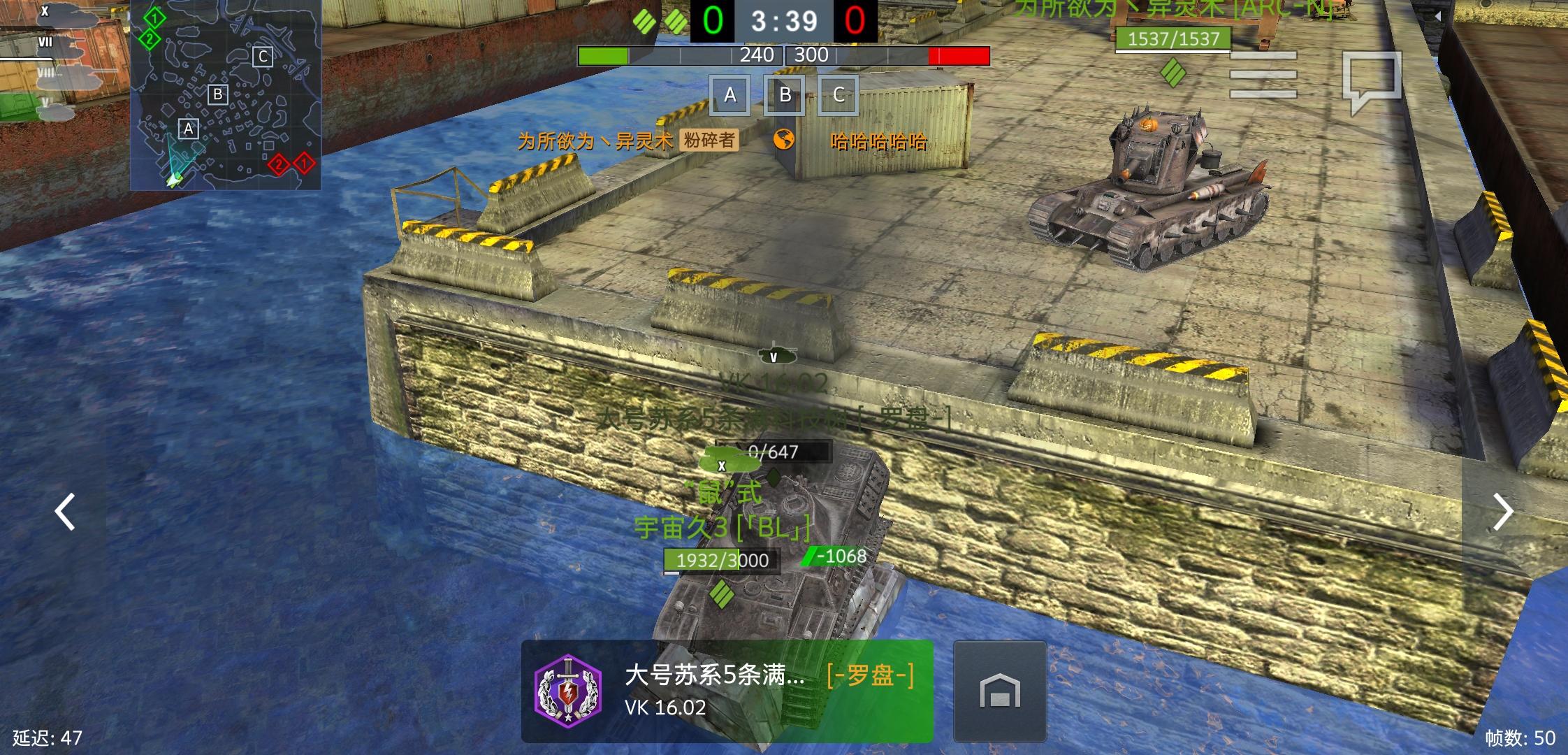Toggle capture point C indicator
This screenshot has width=1568, height=755.
(839, 95)
